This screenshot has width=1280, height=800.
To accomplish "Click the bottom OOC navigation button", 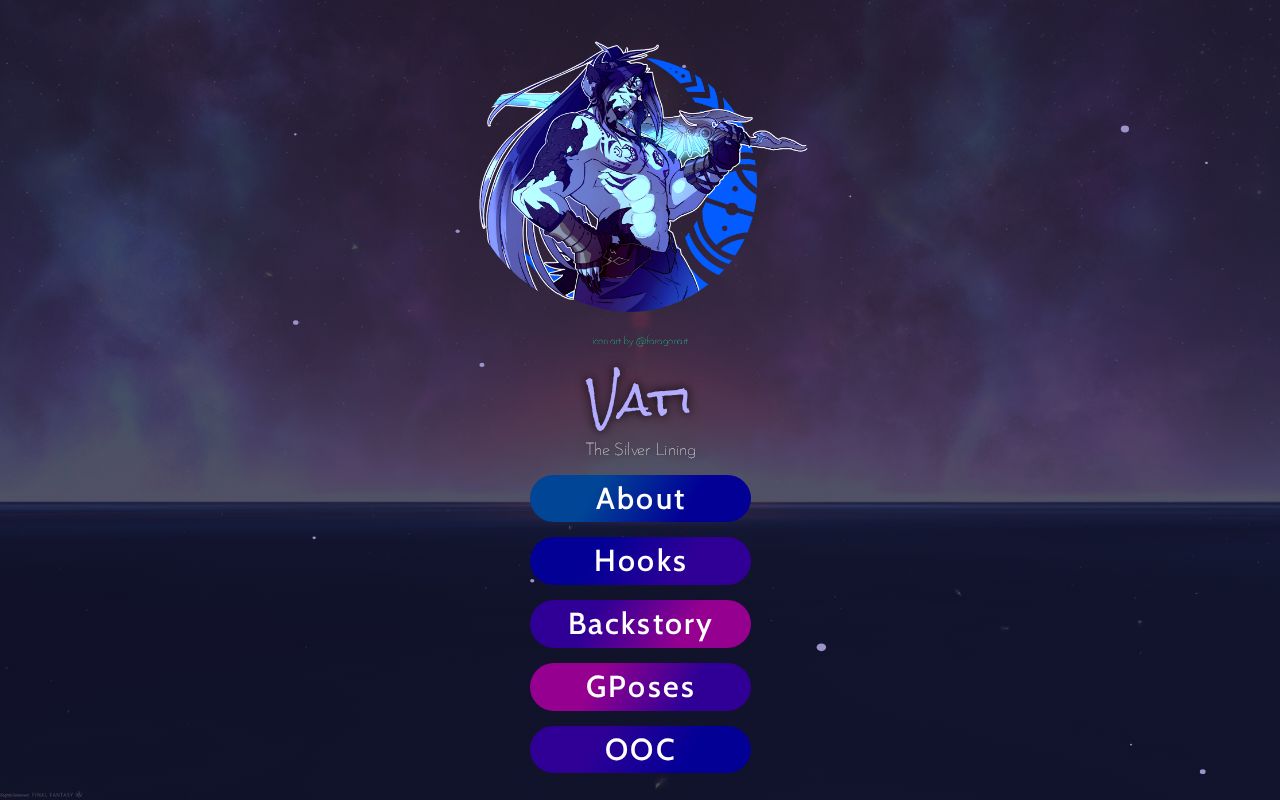I will tap(640, 749).
